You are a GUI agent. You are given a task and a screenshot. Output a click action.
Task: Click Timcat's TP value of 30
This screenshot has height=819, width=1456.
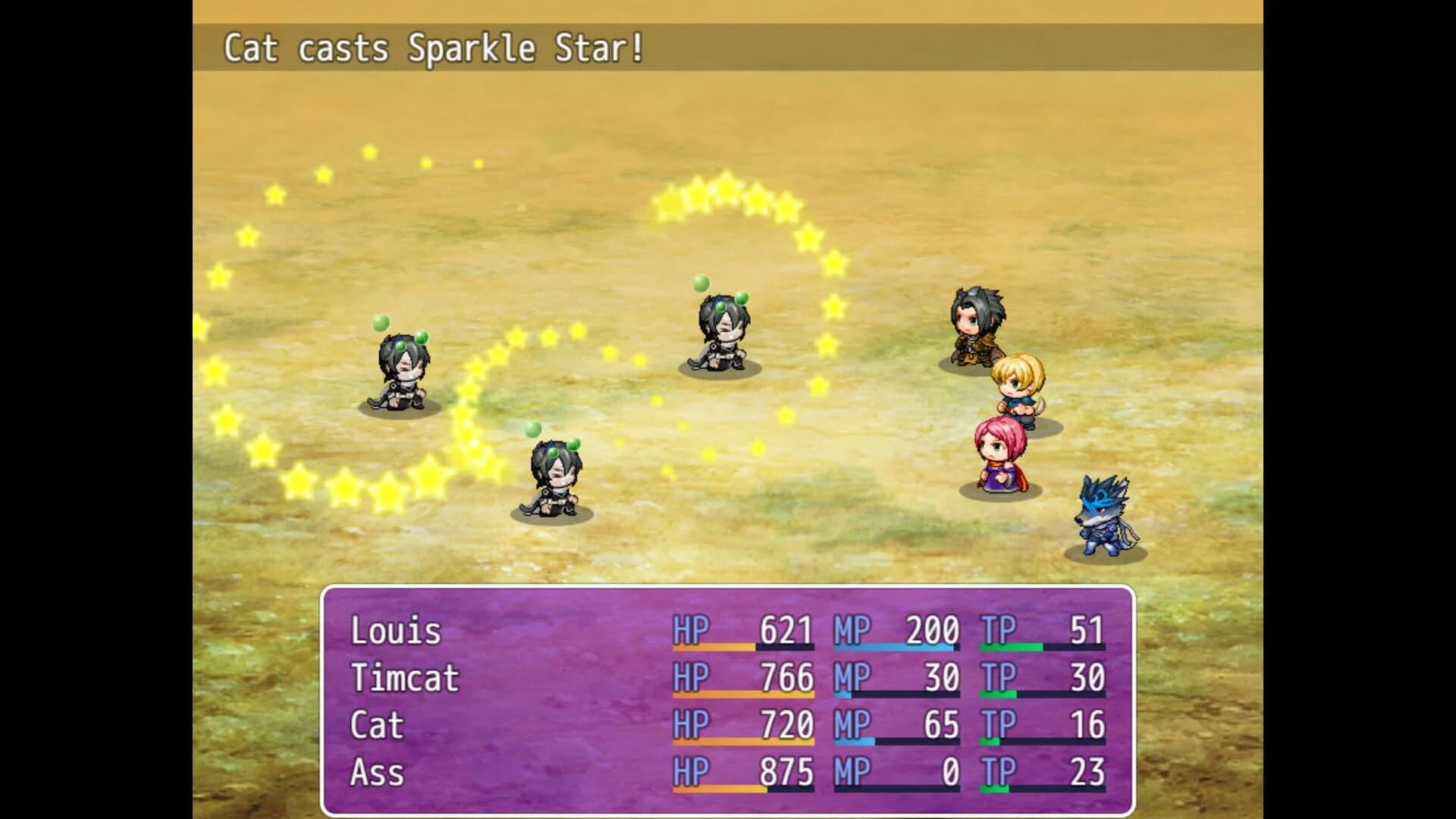1088,677
